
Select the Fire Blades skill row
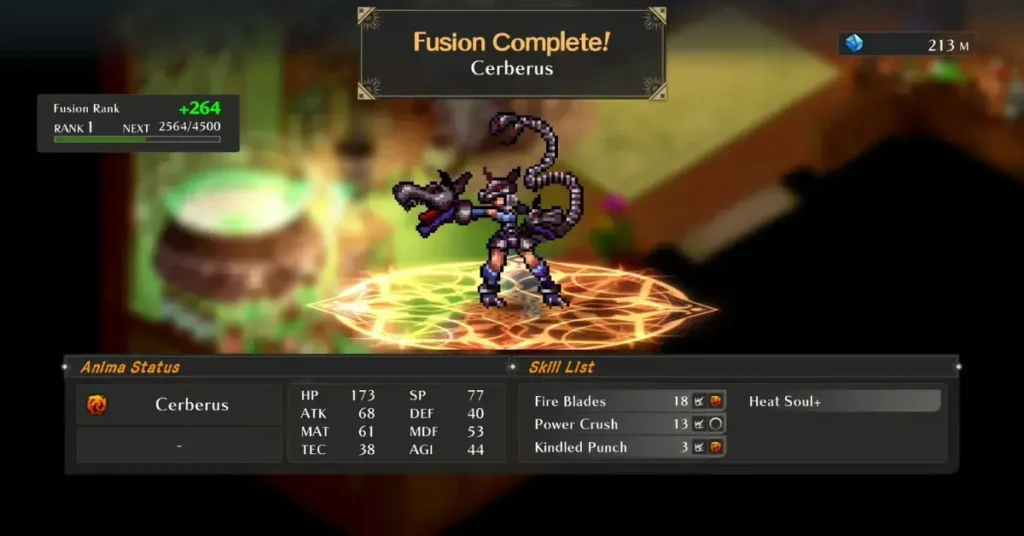coord(627,401)
